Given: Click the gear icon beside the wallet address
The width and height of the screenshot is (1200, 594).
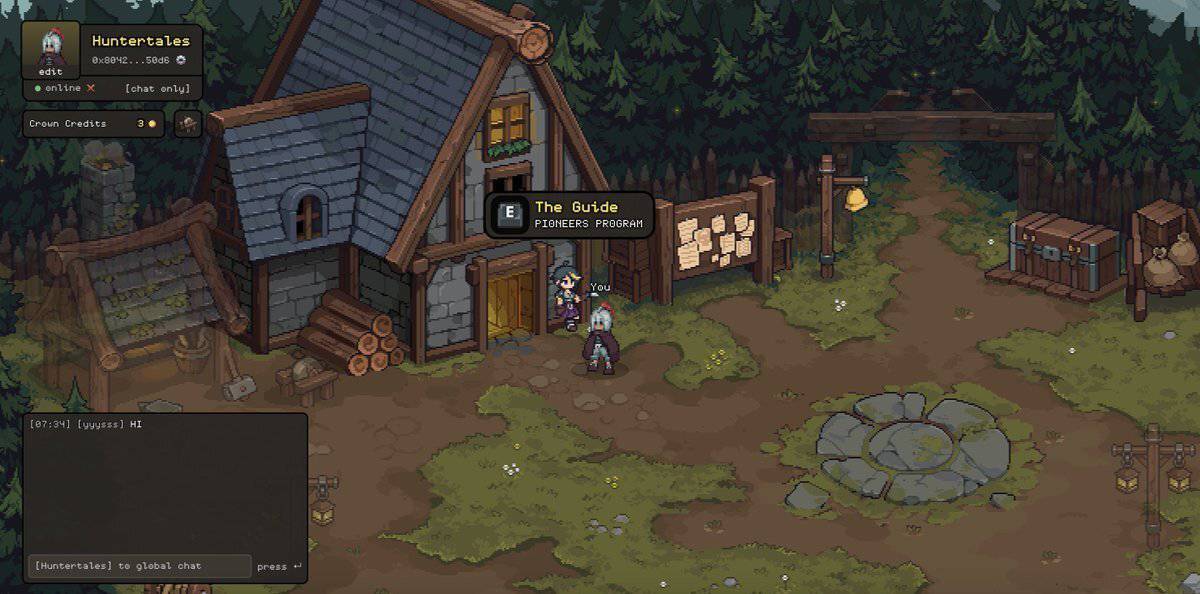Looking at the screenshot, I should pyautogui.click(x=181, y=60).
